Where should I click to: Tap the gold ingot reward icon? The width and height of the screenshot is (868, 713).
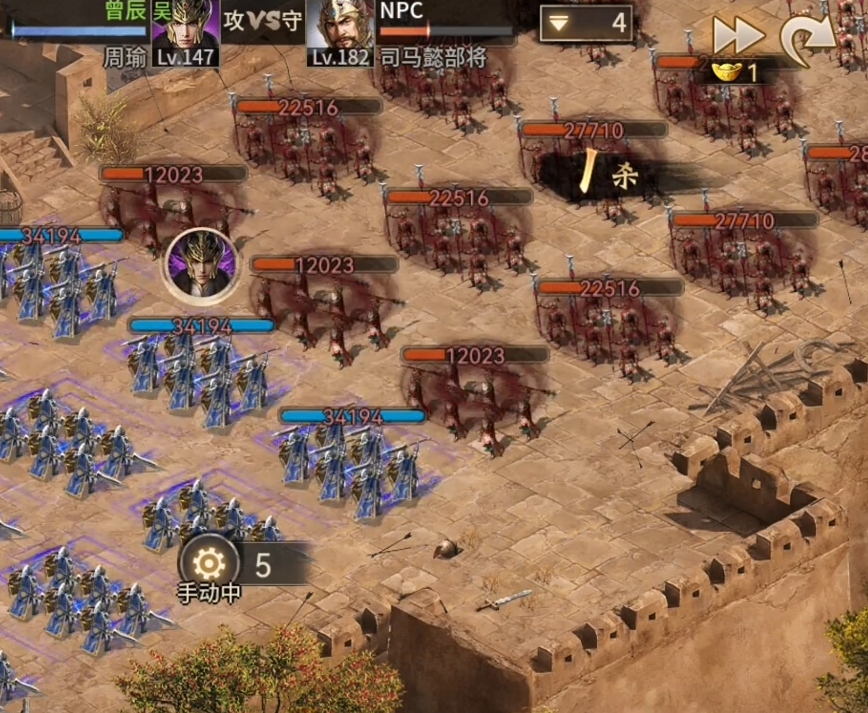click(x=727, y=72)
